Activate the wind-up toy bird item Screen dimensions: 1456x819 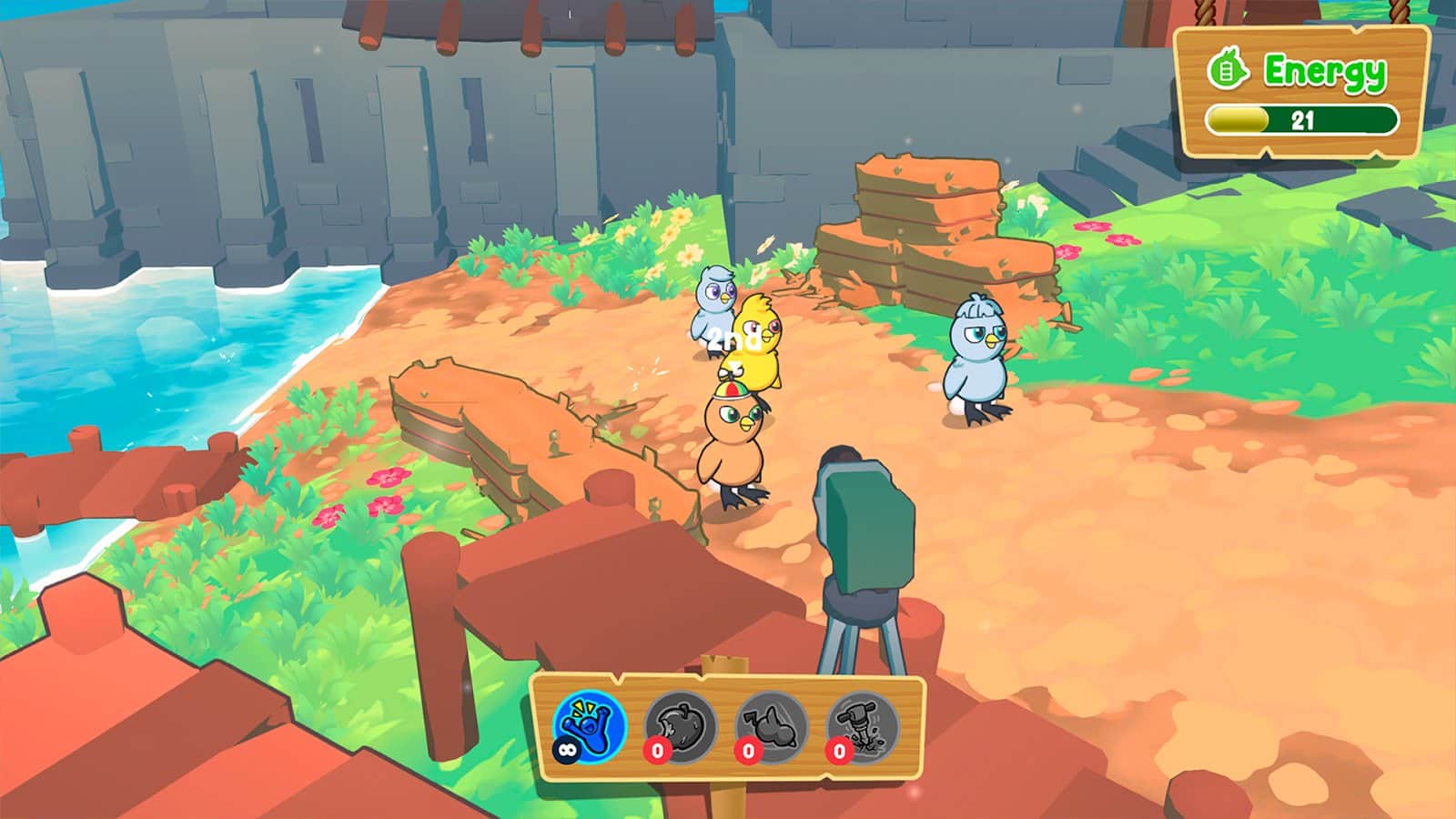tap(771, 726)
